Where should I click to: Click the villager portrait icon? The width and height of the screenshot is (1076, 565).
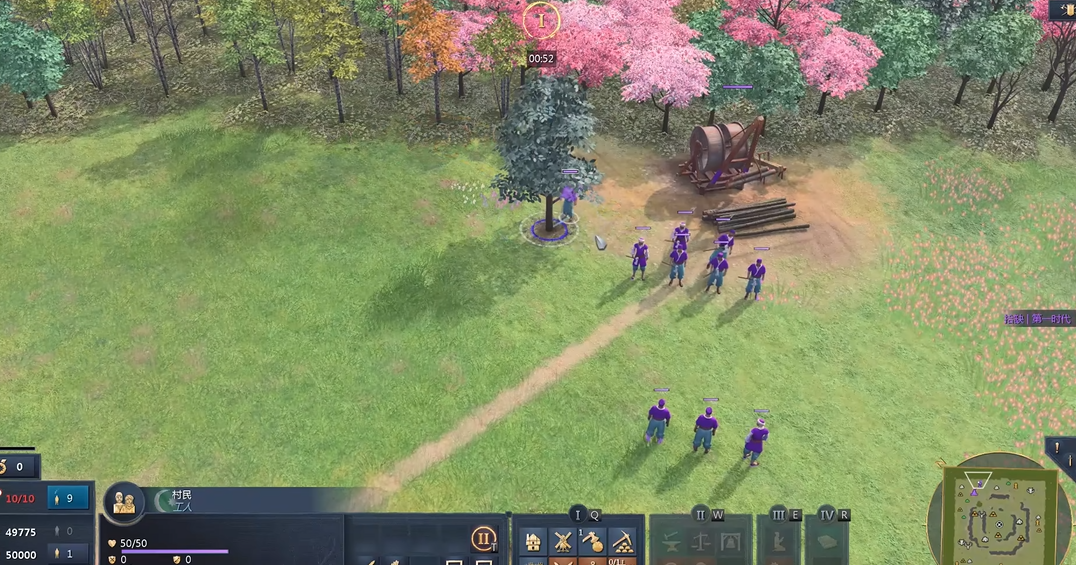click(x=124, y=501)
